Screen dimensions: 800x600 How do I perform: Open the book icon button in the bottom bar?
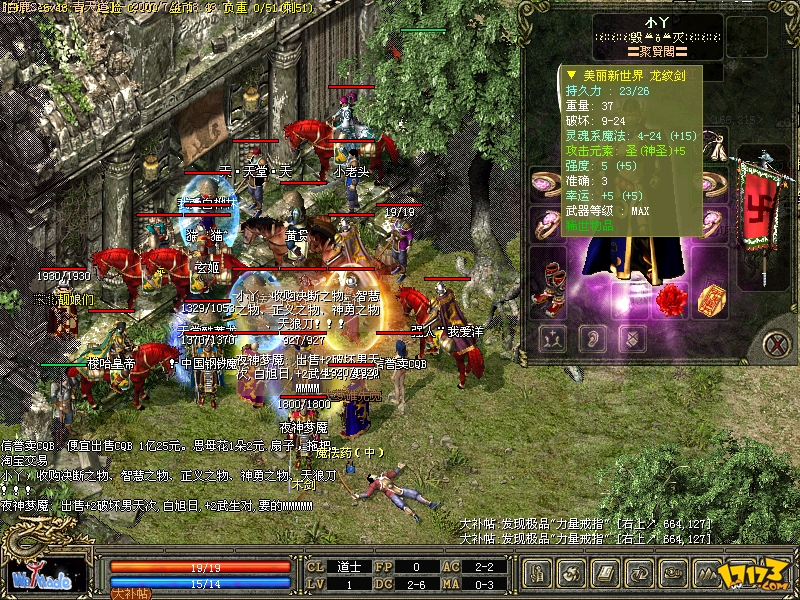coord(604,574)
